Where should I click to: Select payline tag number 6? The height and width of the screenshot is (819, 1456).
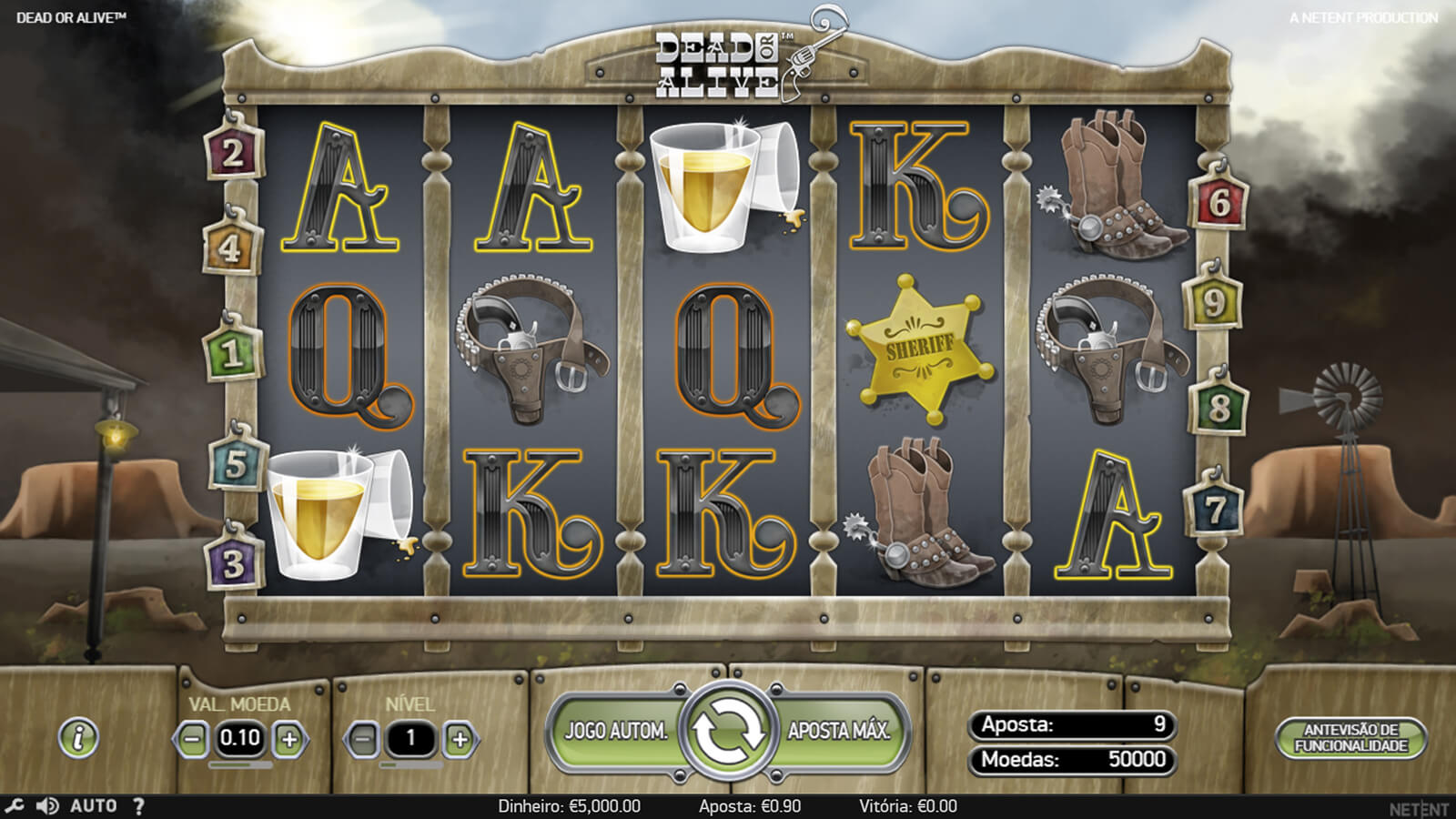click(x=1219, y=202)
